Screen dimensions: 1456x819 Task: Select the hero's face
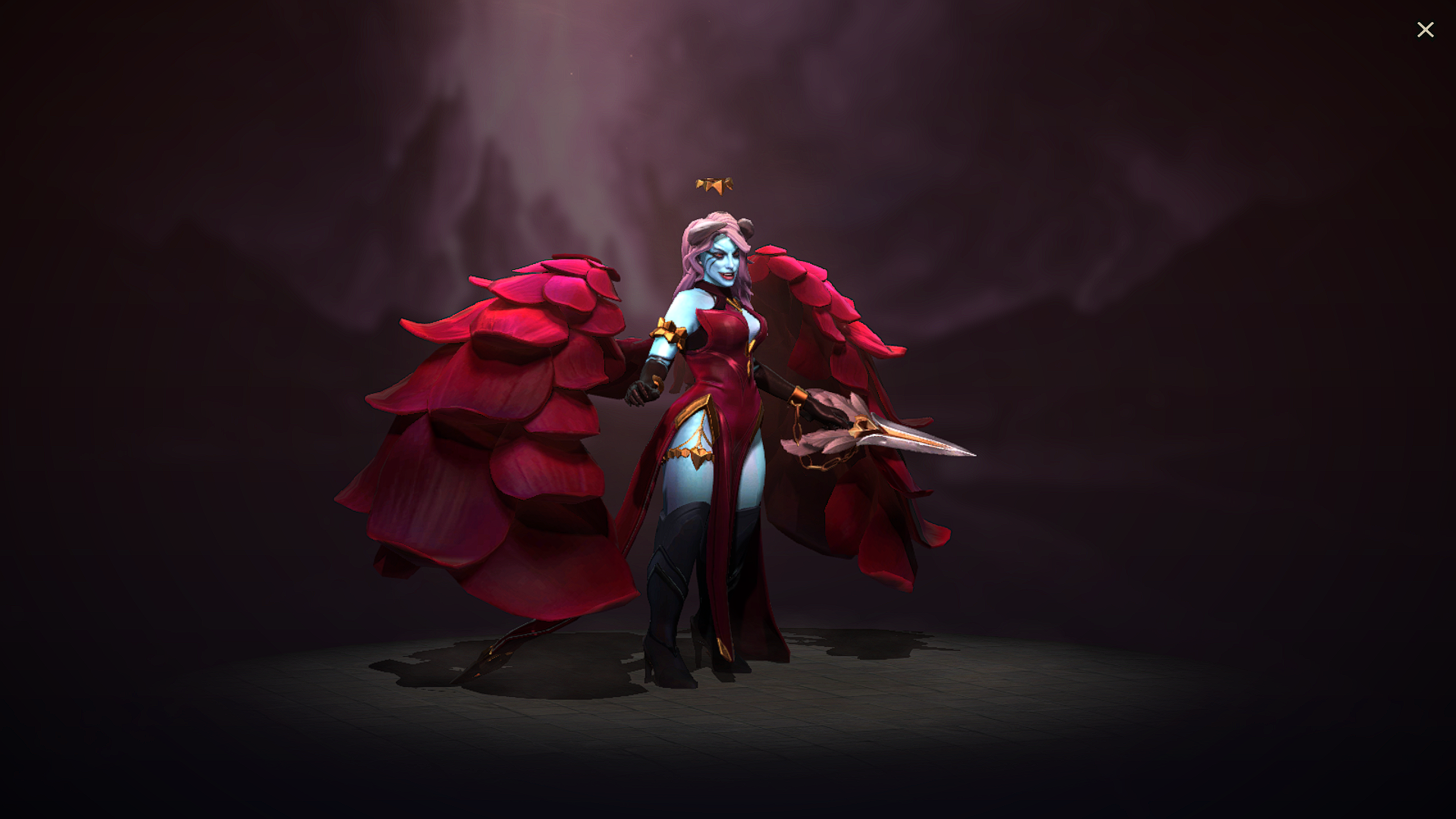pos(720,262)
